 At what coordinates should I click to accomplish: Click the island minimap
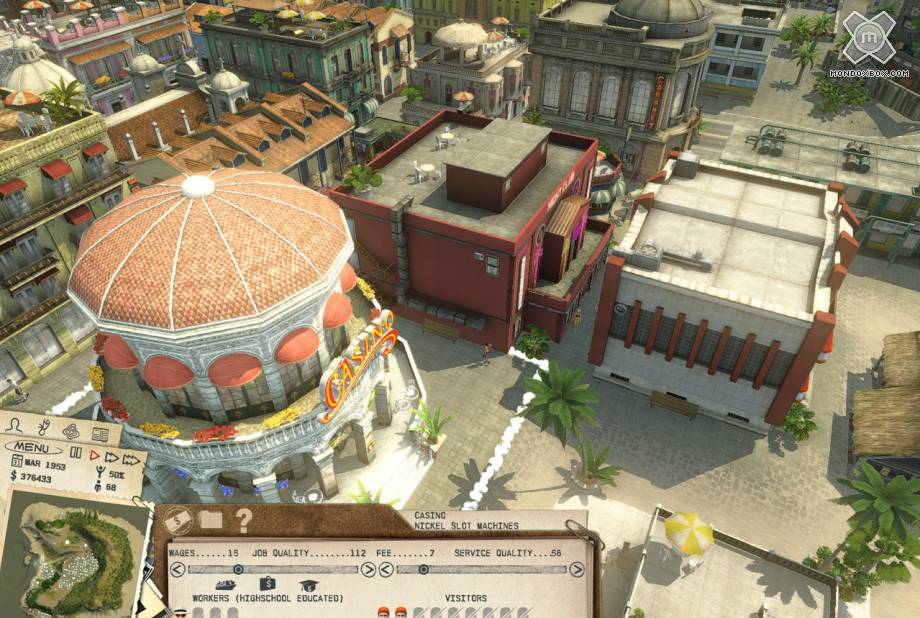[68, 555]
